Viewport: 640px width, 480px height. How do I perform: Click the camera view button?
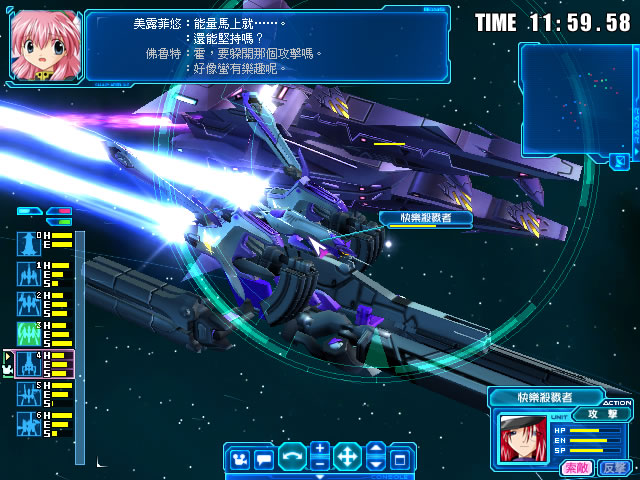tap(238, 459)
